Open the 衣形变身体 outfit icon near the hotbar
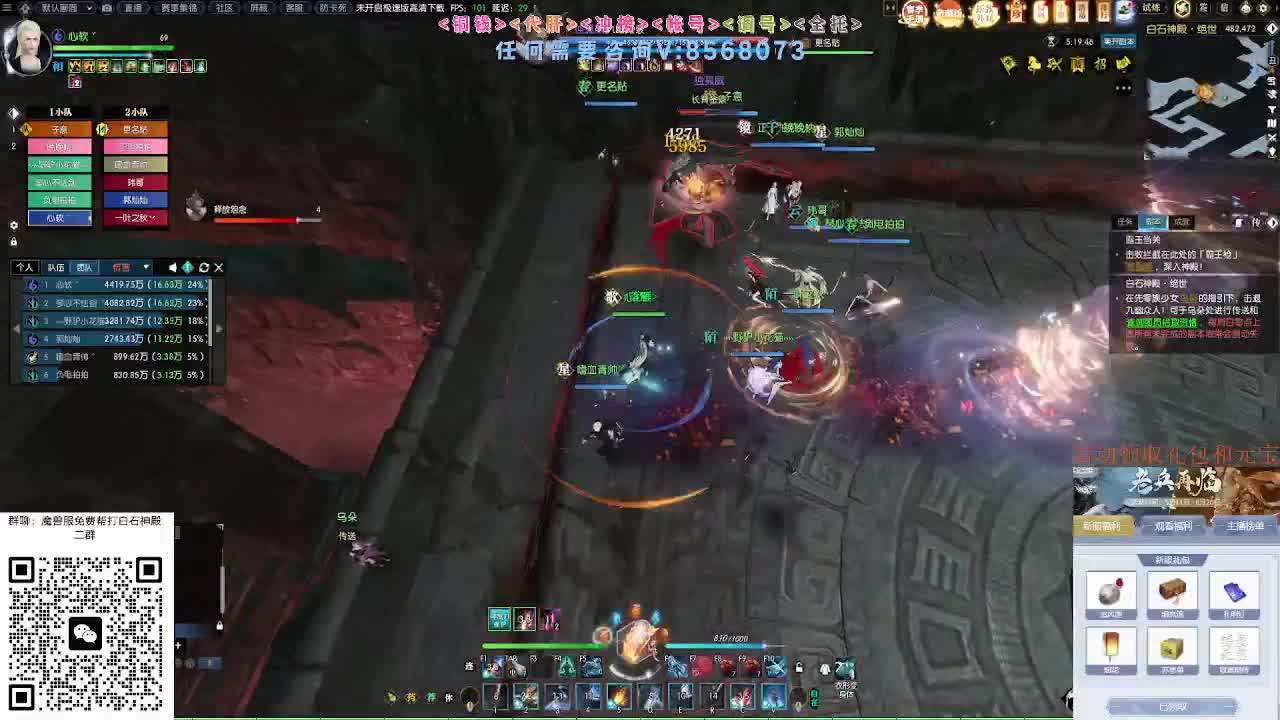 [x=846, y=668]
